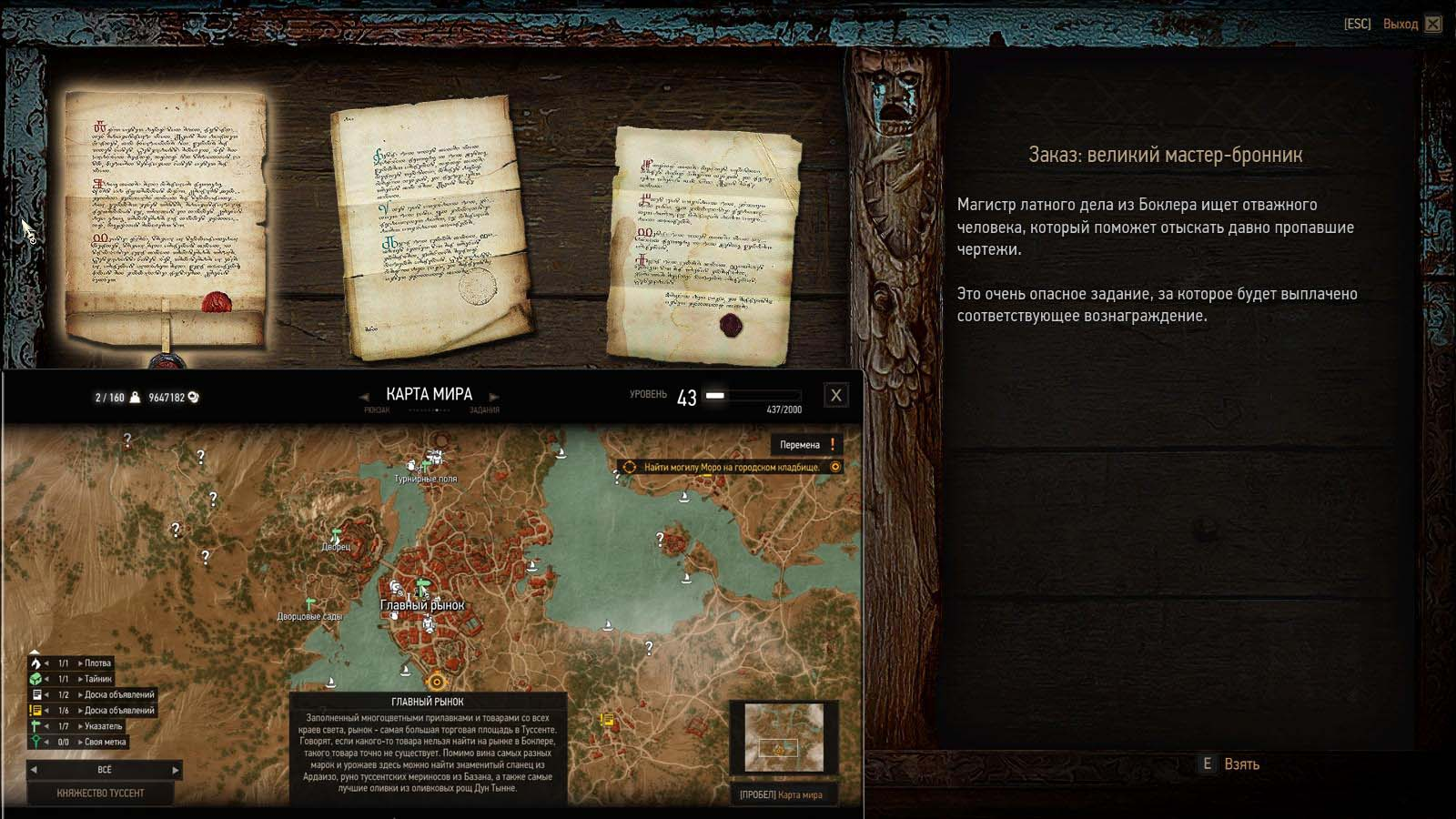The height and width of the screenshot is (819, 1456).
Task: Choose the rightmost notice with dark seal
Action: point(705,244)
